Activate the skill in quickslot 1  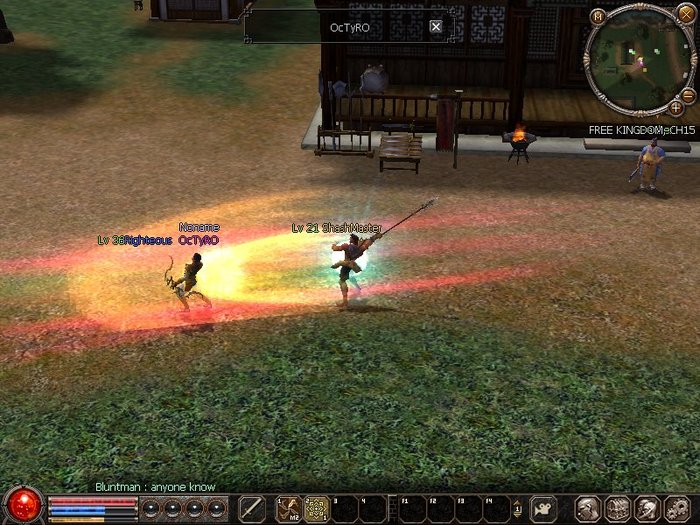(289, 508)
